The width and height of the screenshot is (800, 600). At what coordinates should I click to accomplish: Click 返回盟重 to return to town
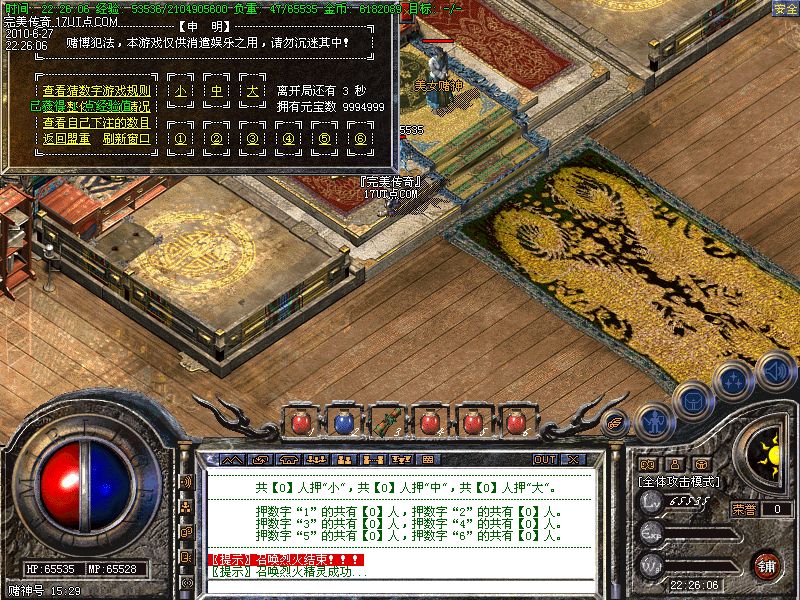point(66,138)
